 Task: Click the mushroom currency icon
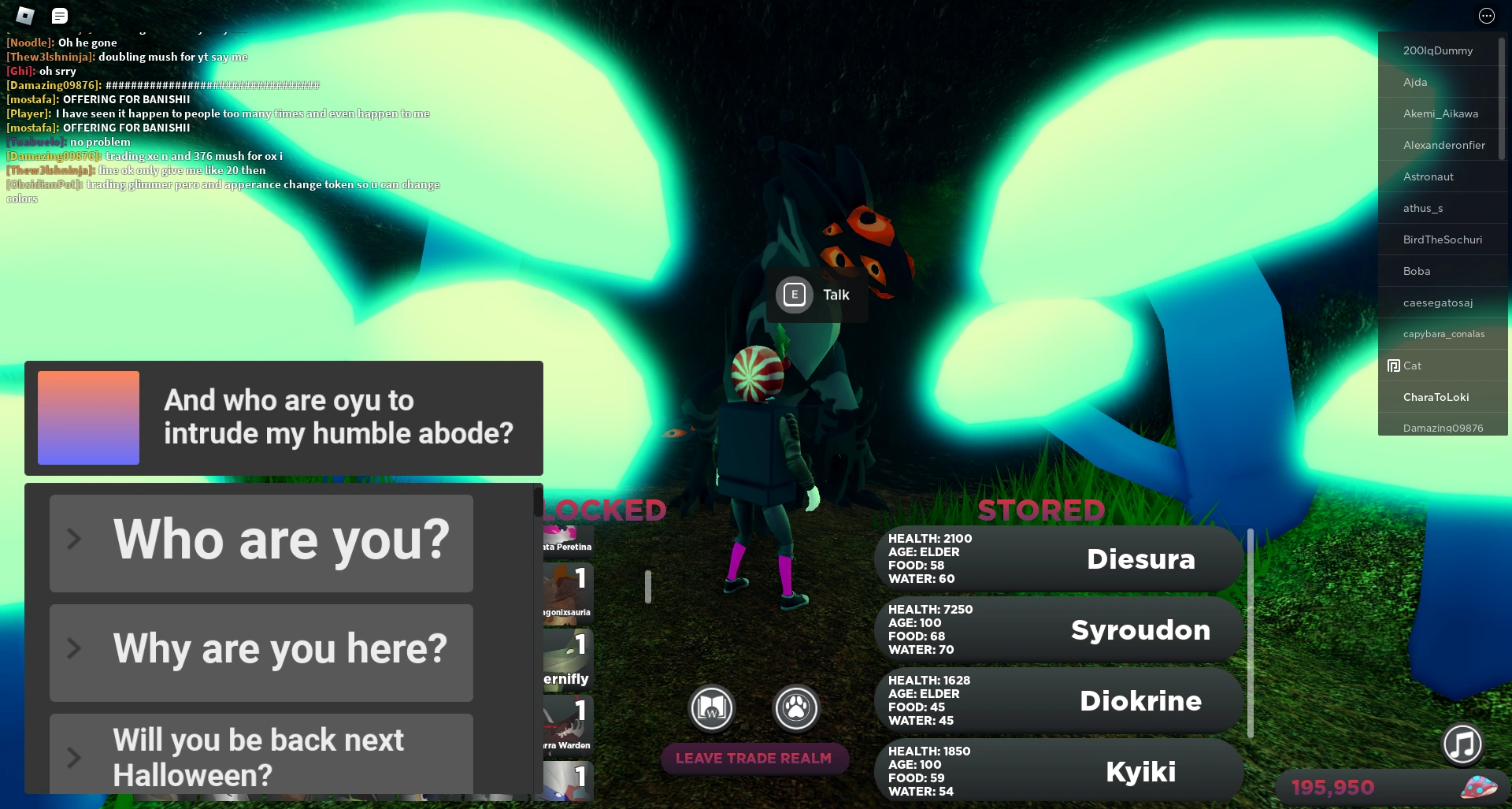[1480, 786]
